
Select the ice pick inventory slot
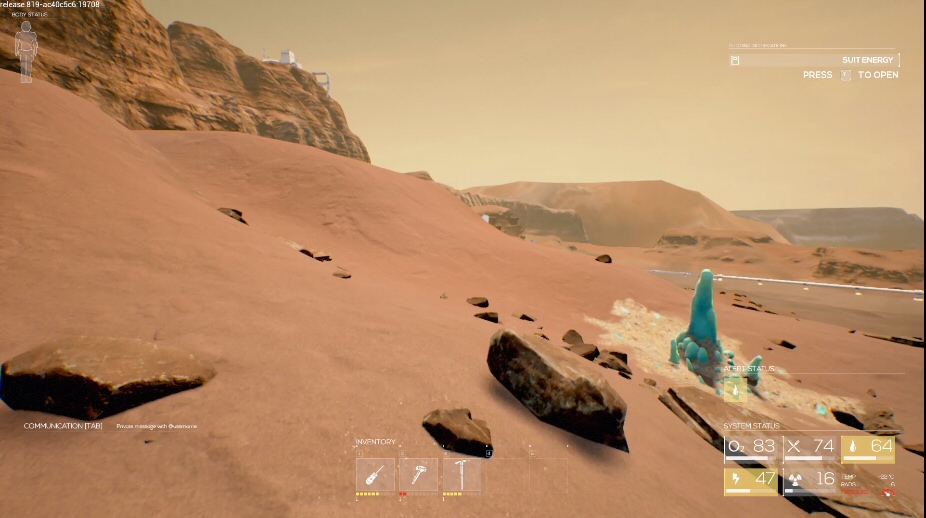[461, 475]
